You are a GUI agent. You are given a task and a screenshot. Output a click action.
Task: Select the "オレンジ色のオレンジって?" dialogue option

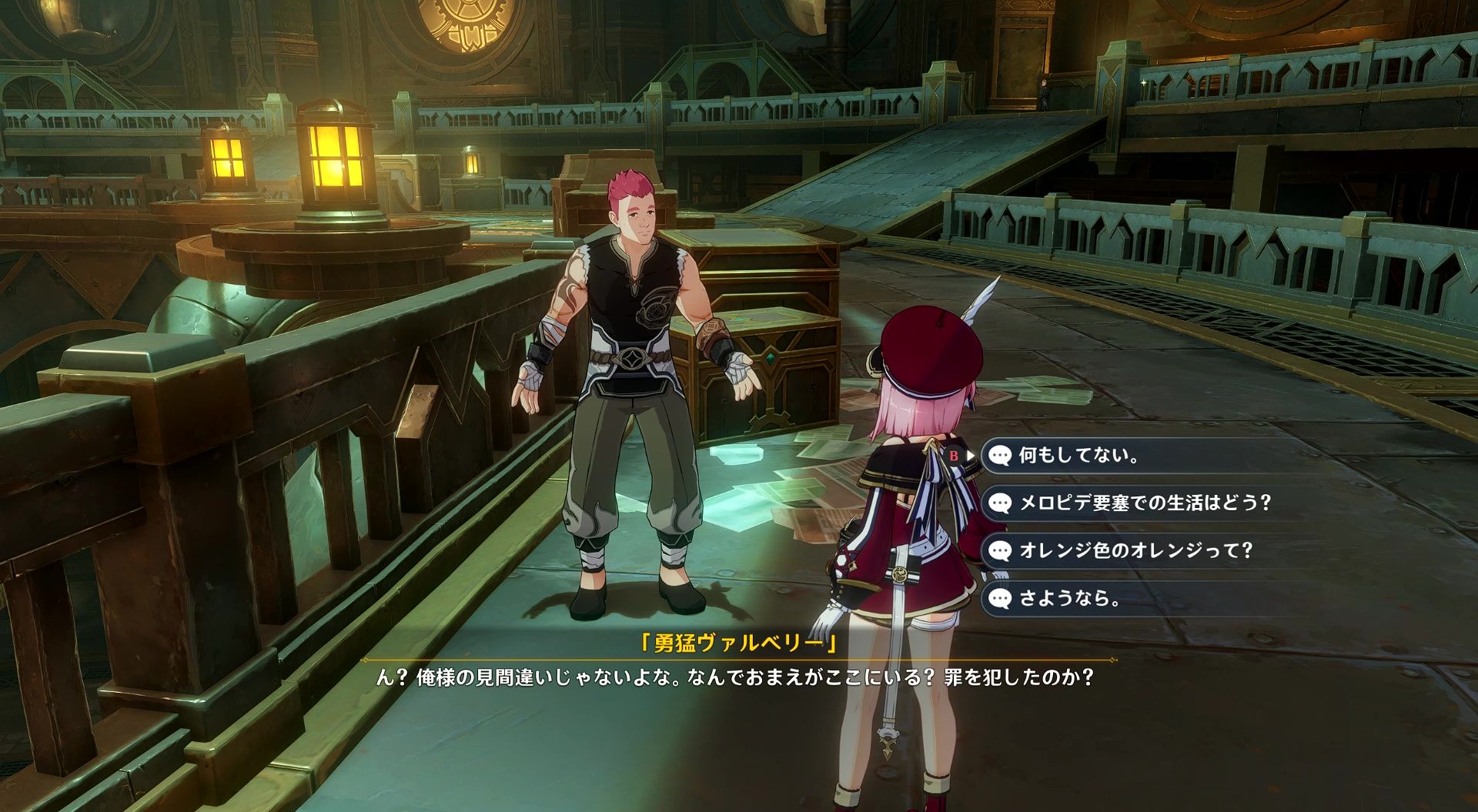1135,551
